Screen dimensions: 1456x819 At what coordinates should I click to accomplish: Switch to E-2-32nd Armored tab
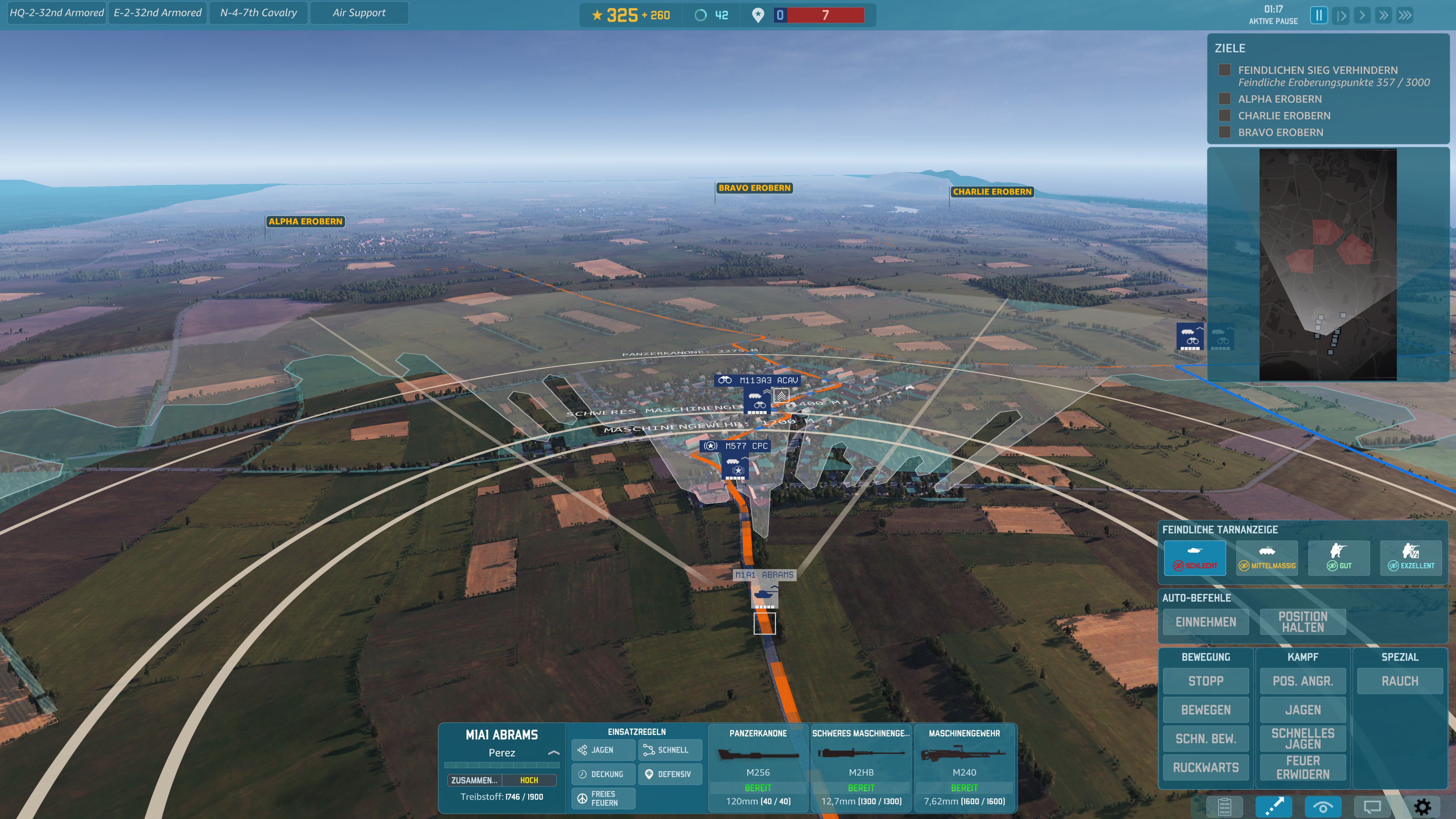pos(157,13)
